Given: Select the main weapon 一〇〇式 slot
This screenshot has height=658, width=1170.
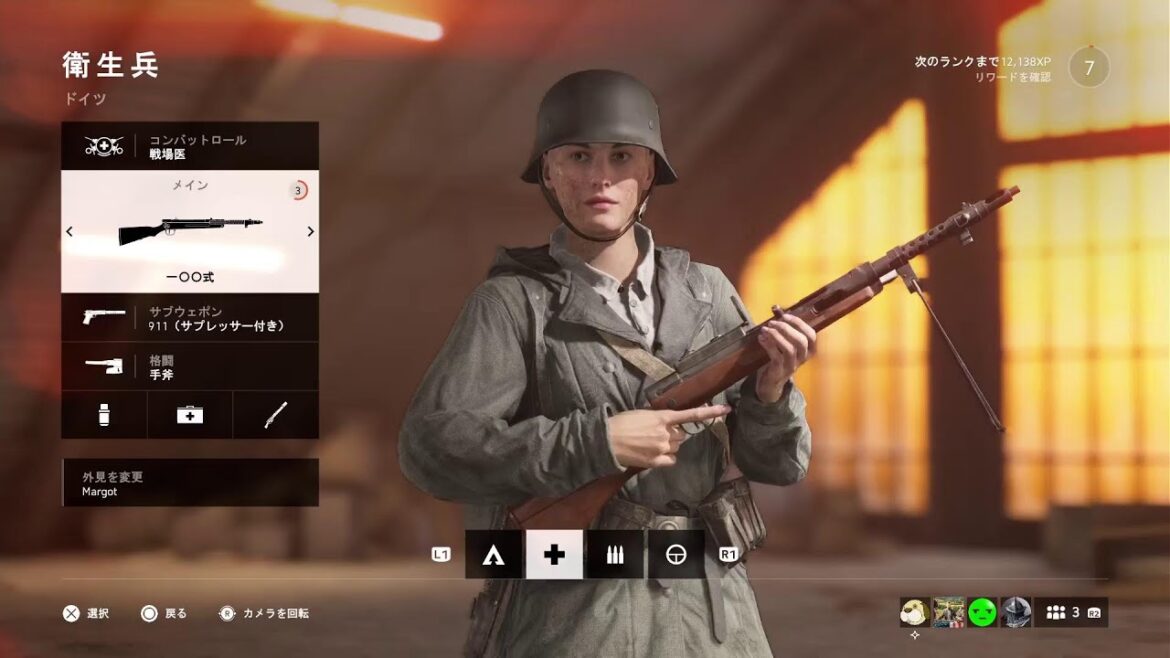Looking at the screenshot, I should coord(190,232).
